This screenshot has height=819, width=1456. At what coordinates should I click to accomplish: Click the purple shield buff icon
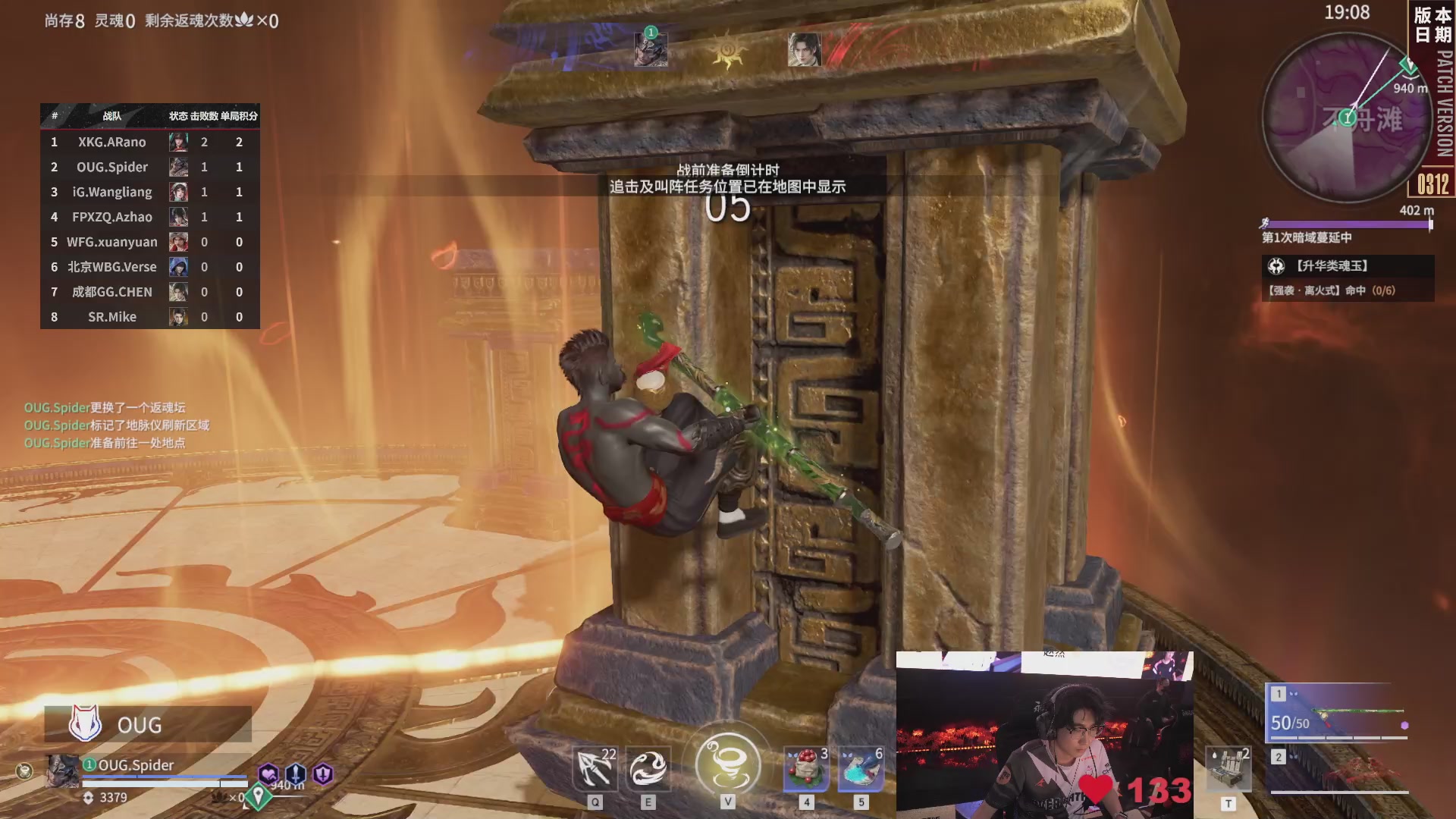324,773
